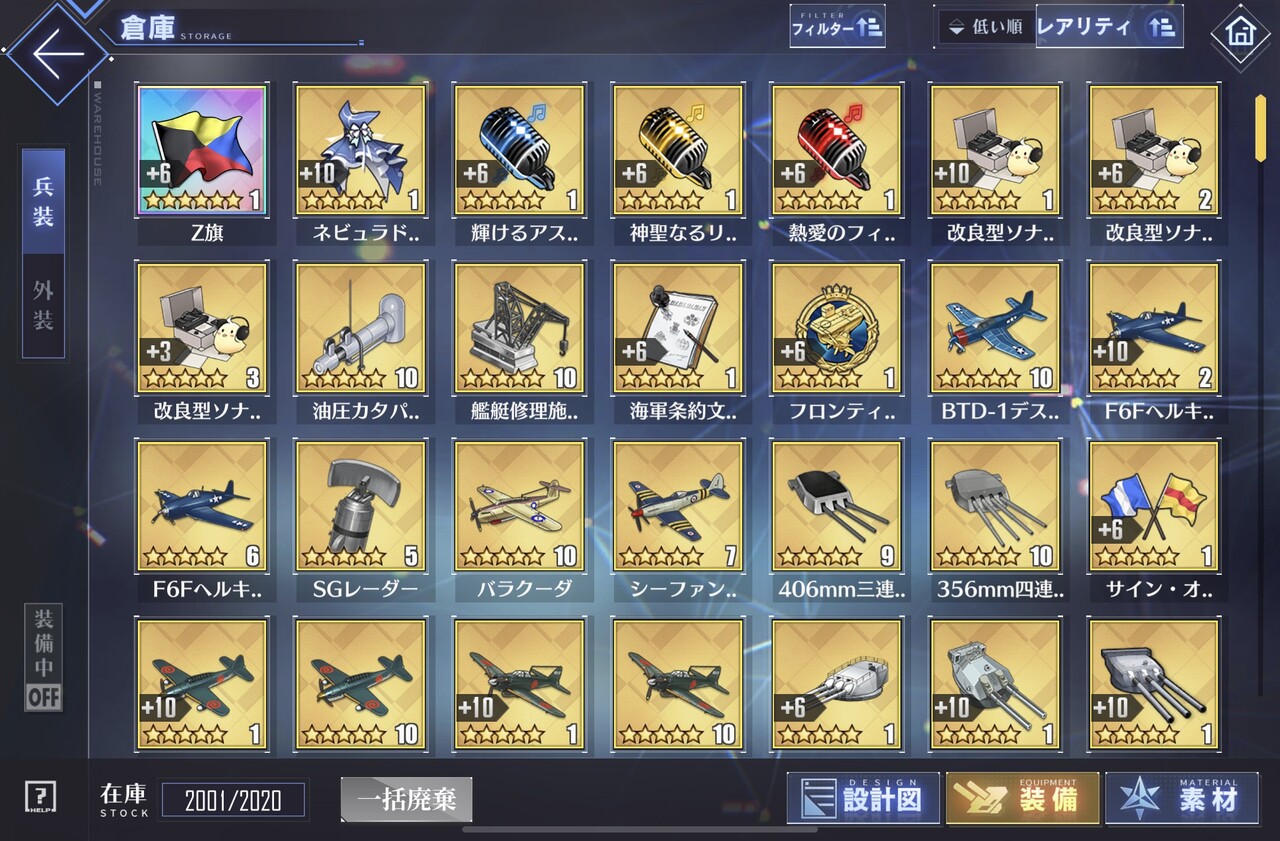Select the rainbow Z旗 equipment icon
Image resolution: width=1280 pixels, height=841 pixels.
[203, 152]
